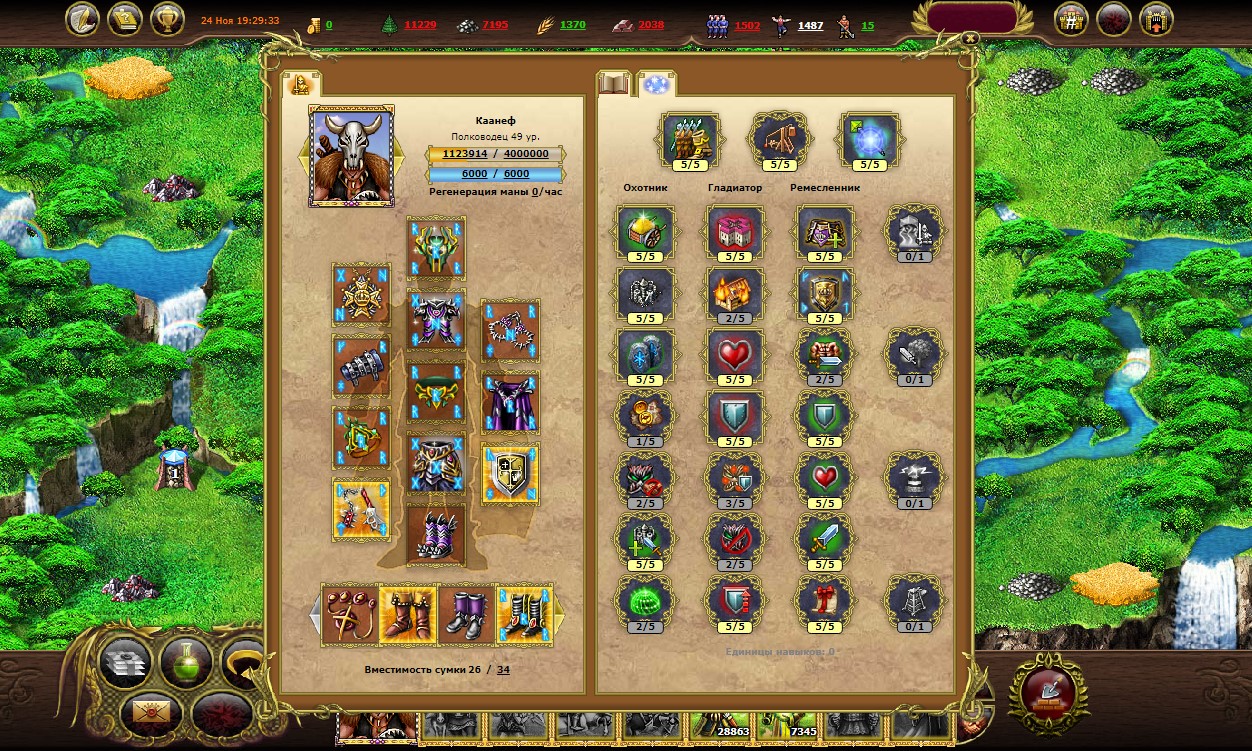
Task: Select the red bow scroll skill
Action: point(825,602)
